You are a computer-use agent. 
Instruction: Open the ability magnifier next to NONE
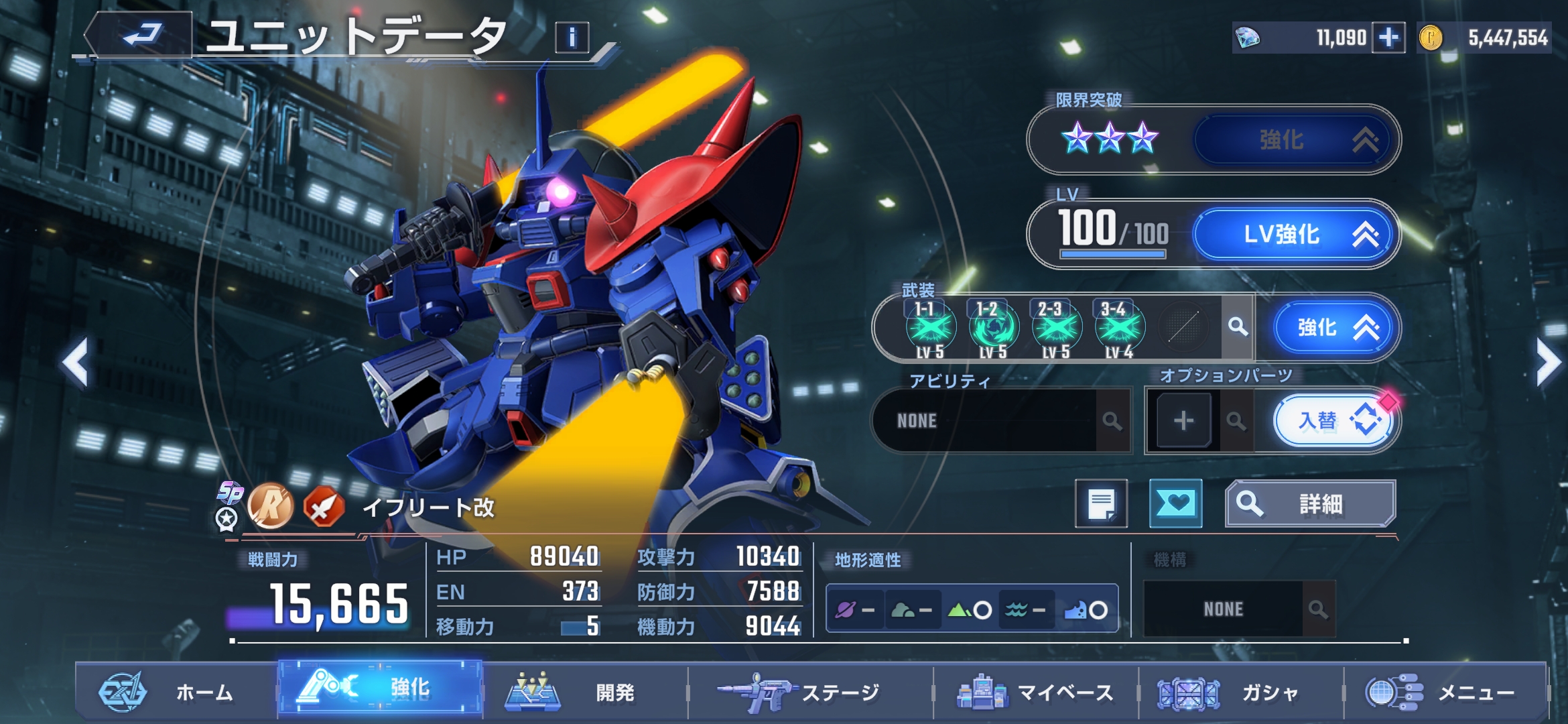tap(1112, 421)
